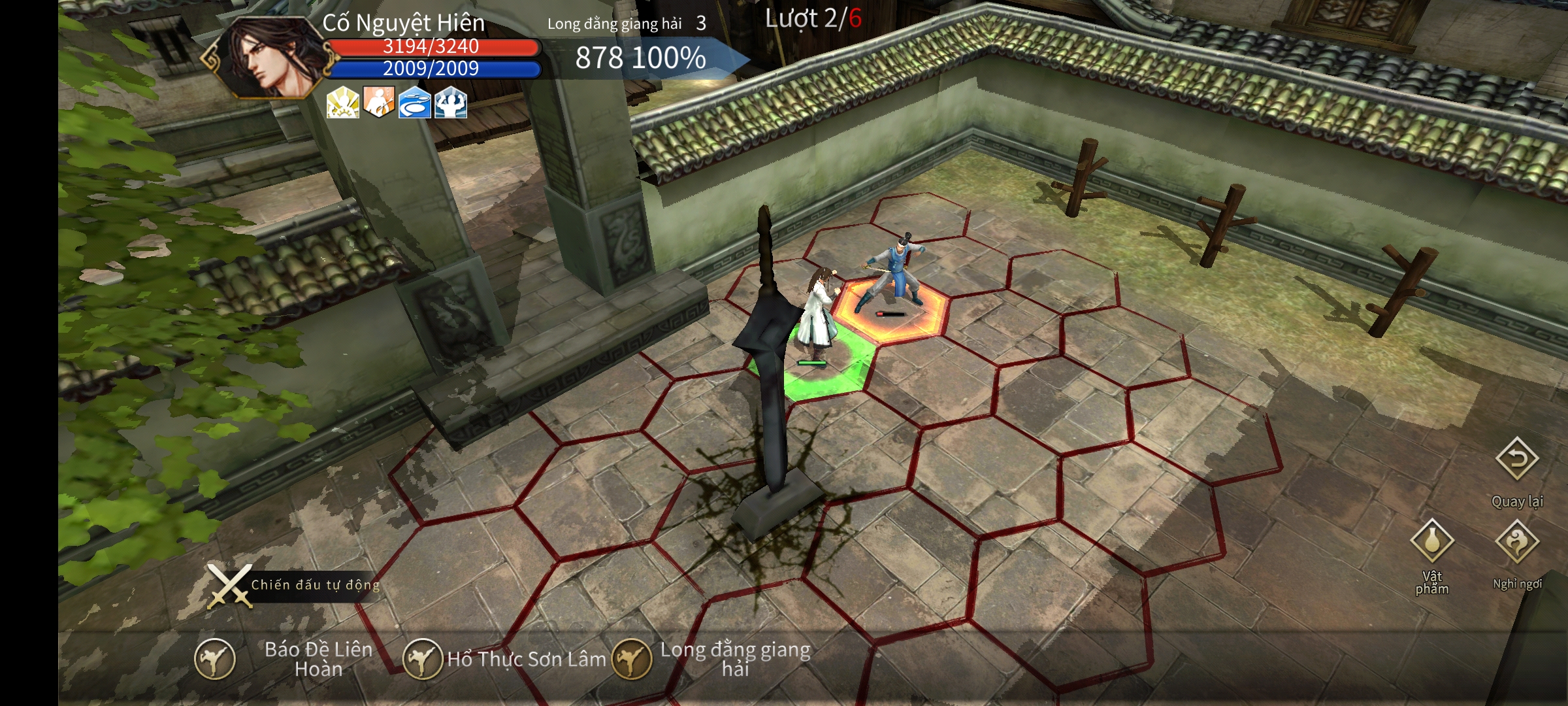Choose Nghỉ ngơi to rest this turn
This screenshot has width=1568, height=706.
pyautogui.click(x=1517, y=541)
